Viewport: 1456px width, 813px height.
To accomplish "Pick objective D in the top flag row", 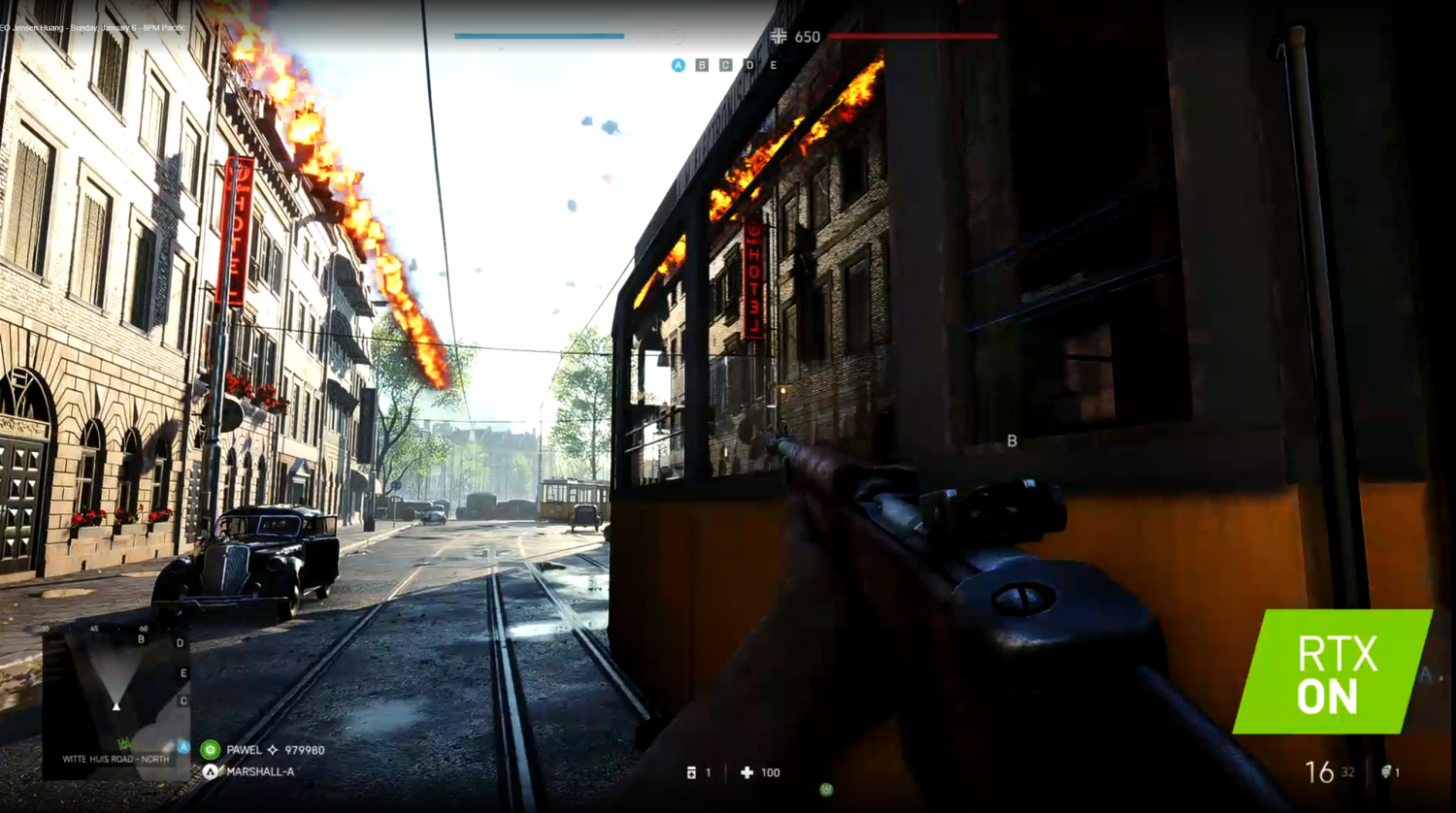I will point(749,65).
